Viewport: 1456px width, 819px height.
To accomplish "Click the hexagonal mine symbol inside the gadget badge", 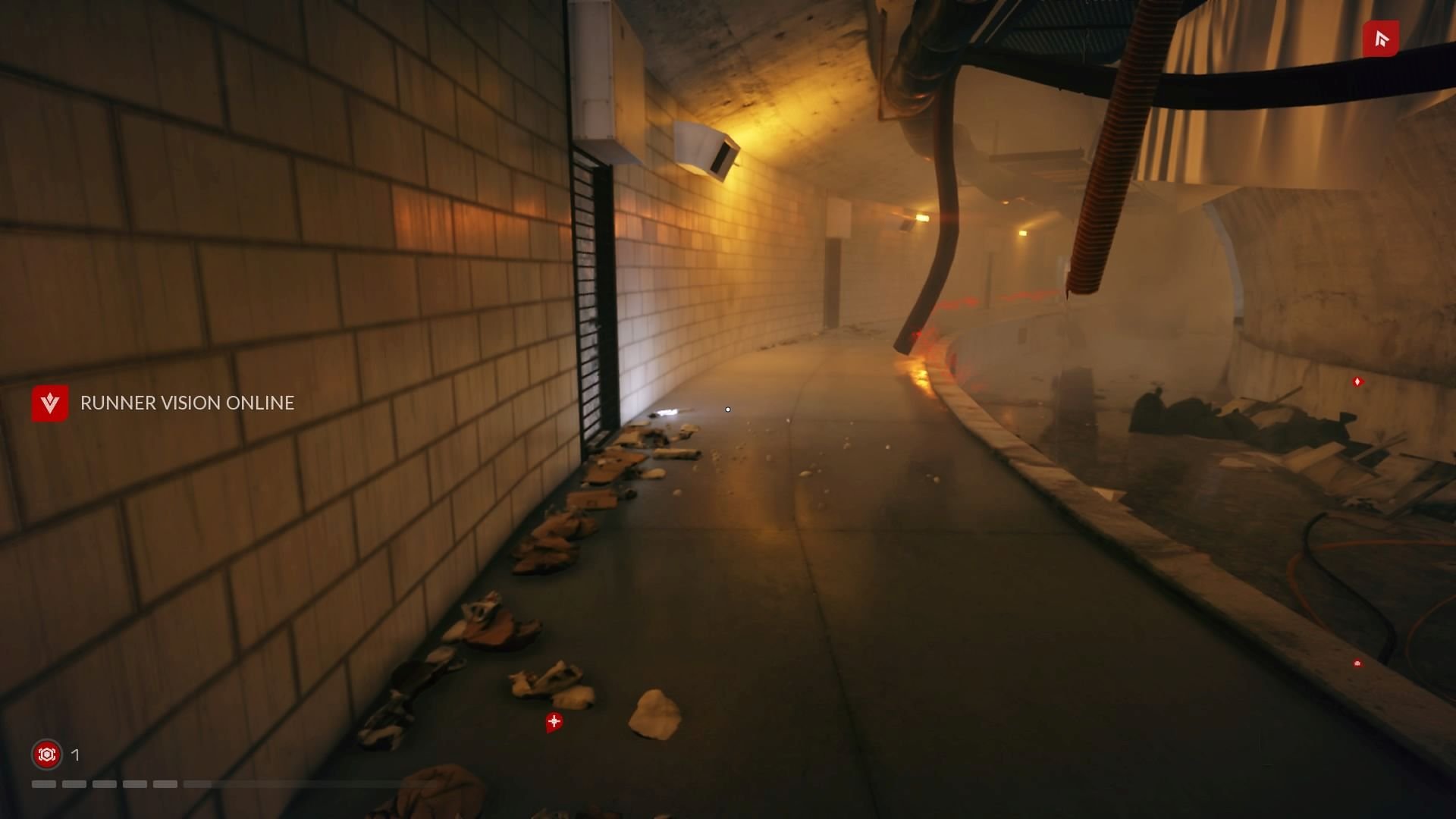I will pos(46,755).
